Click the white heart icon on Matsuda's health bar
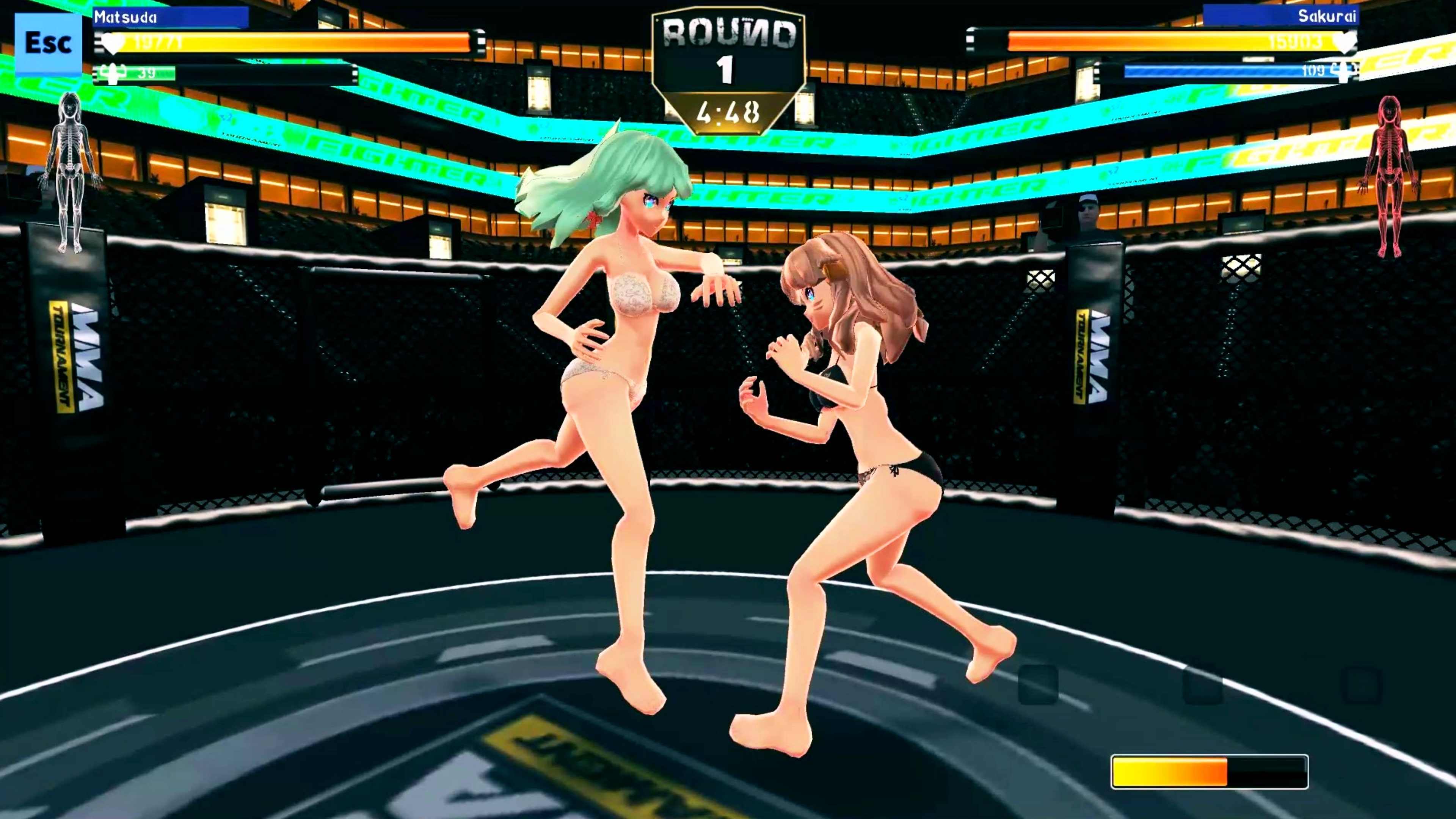 point(111,43)
